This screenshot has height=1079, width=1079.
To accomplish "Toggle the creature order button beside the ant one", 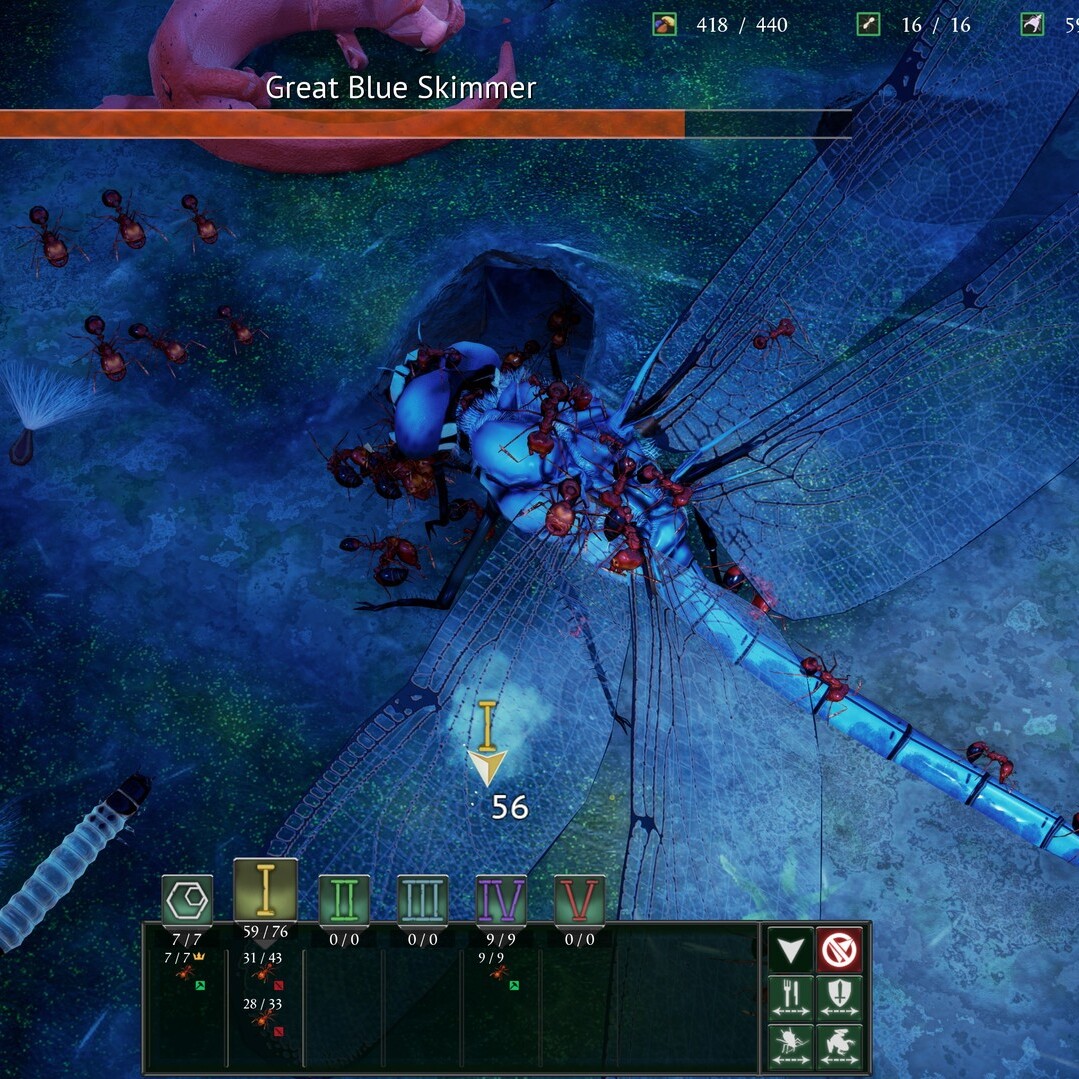I will click(x=839, y=1046).
